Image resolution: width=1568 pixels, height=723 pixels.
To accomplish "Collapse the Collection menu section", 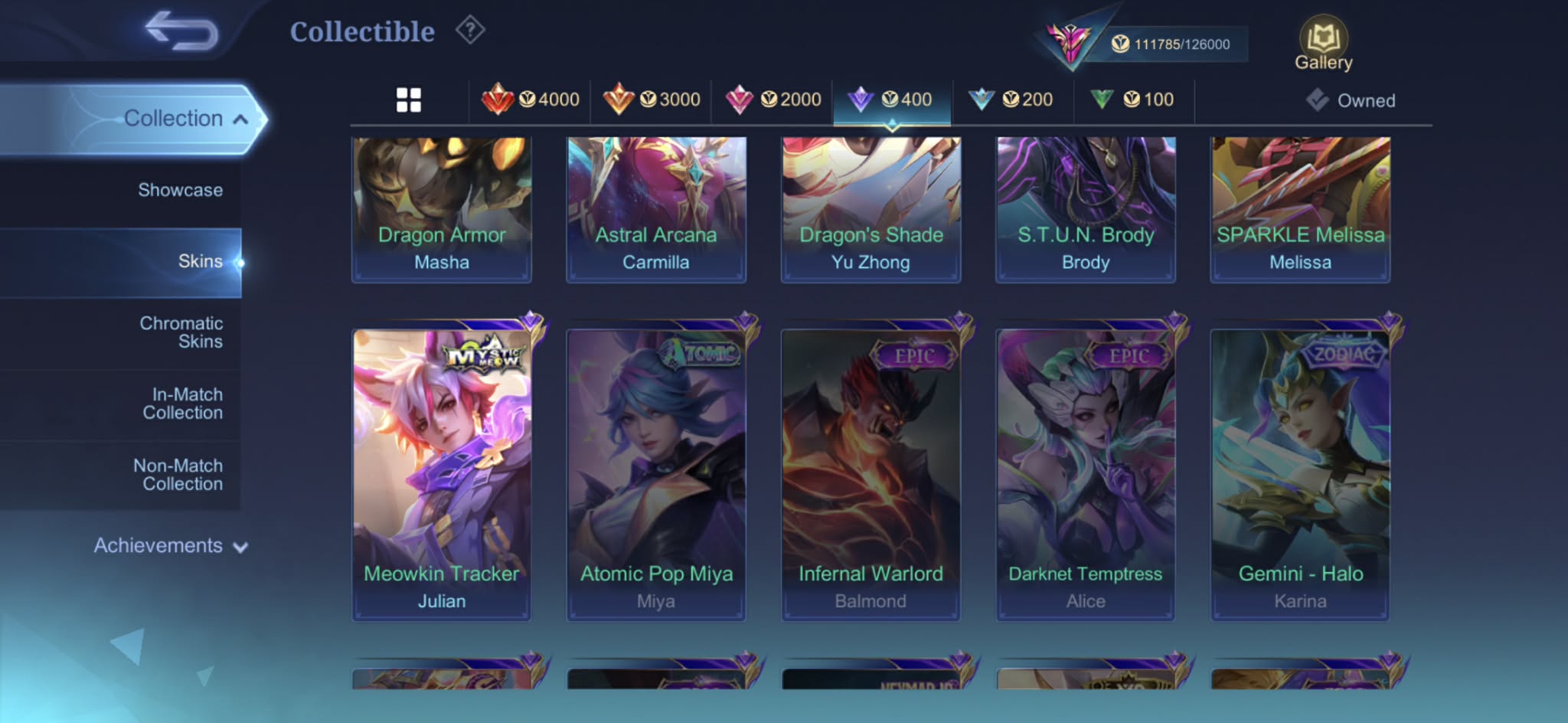I will pyautogui.click(x=184, y=119).
